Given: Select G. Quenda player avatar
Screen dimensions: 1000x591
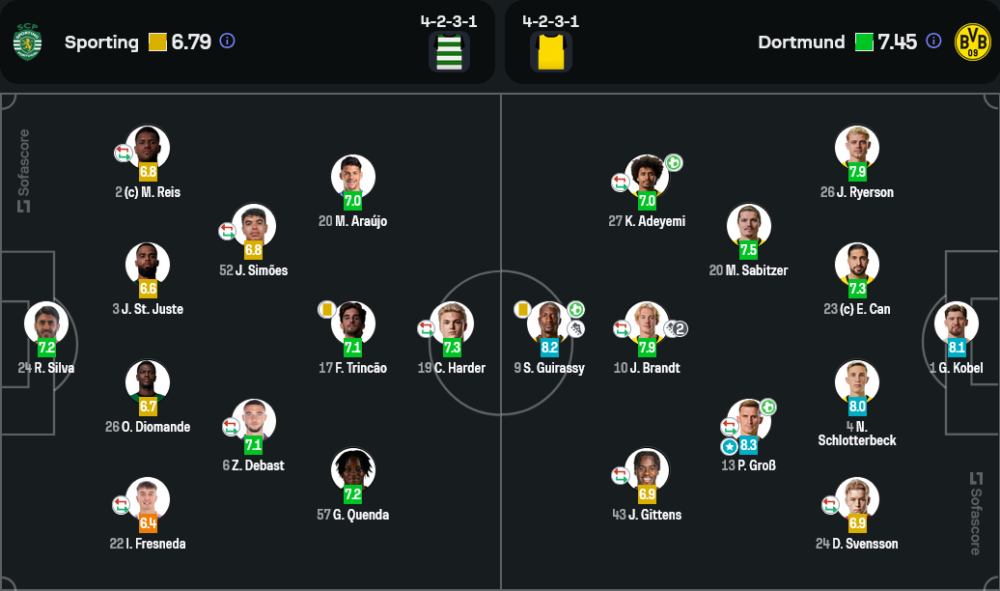Looking at the screenshot, I should point(353,471).
